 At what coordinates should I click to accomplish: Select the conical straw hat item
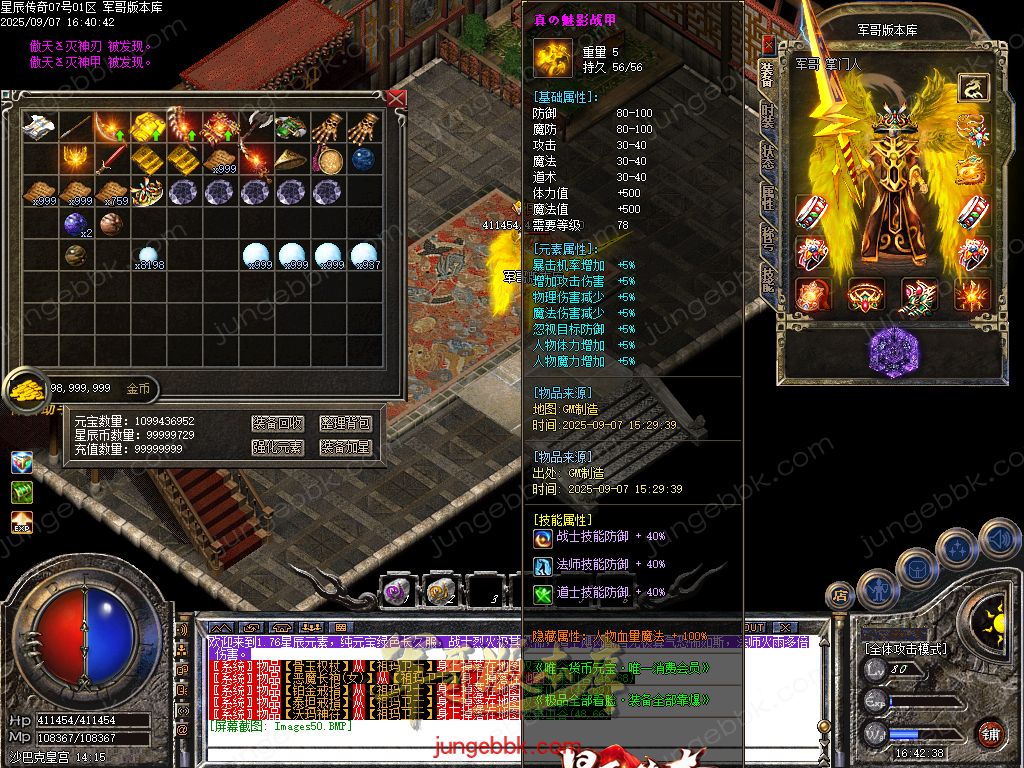tap(291, 159)
